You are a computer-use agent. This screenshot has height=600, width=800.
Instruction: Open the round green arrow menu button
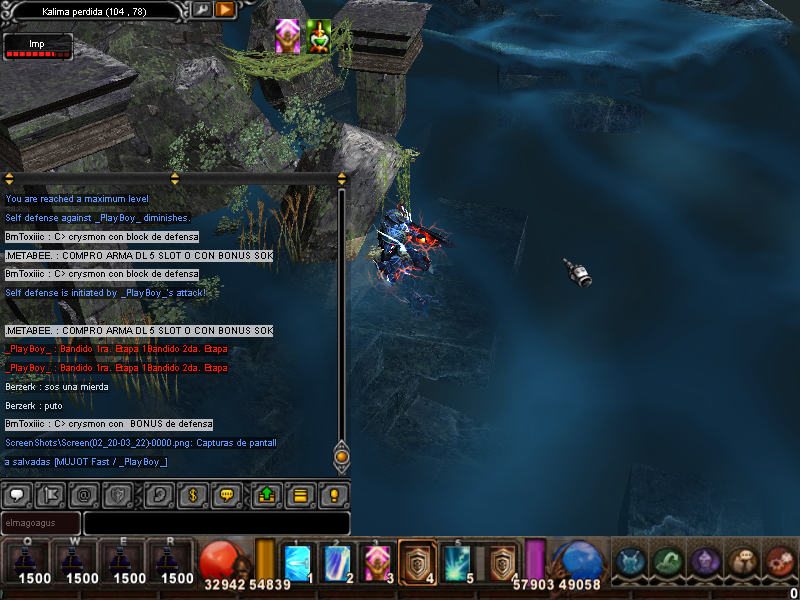tap(667, 562)
